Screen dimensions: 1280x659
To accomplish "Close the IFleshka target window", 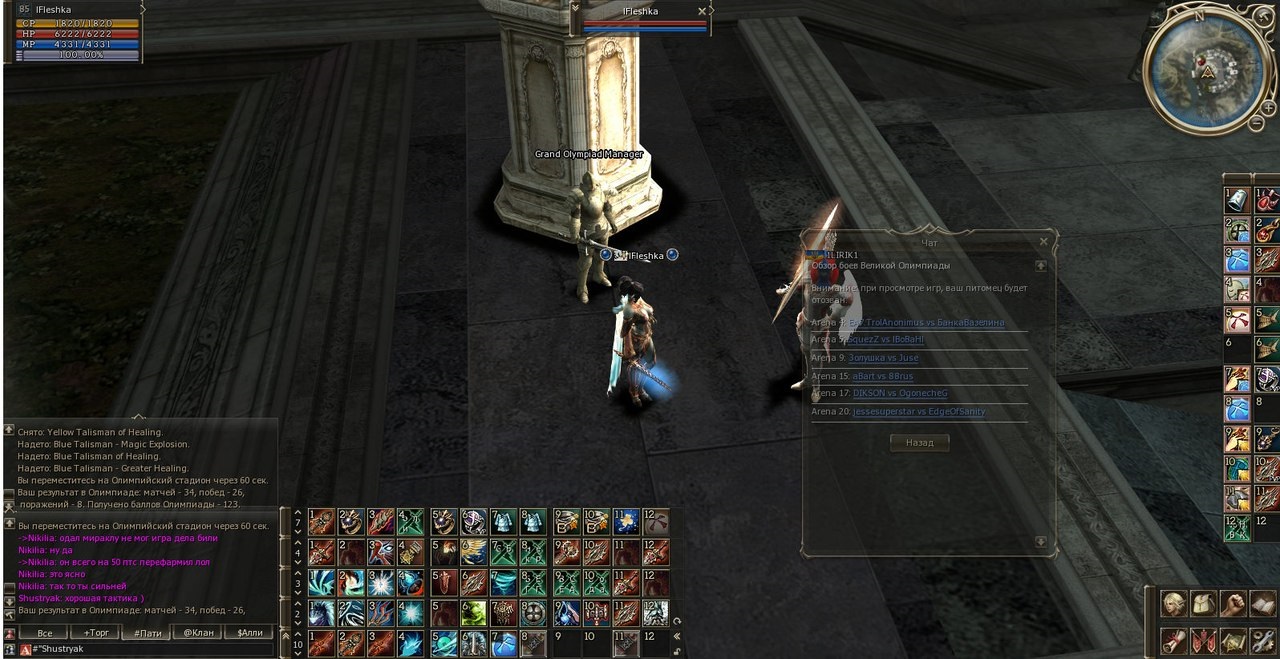I will click(x=702, y=11).
